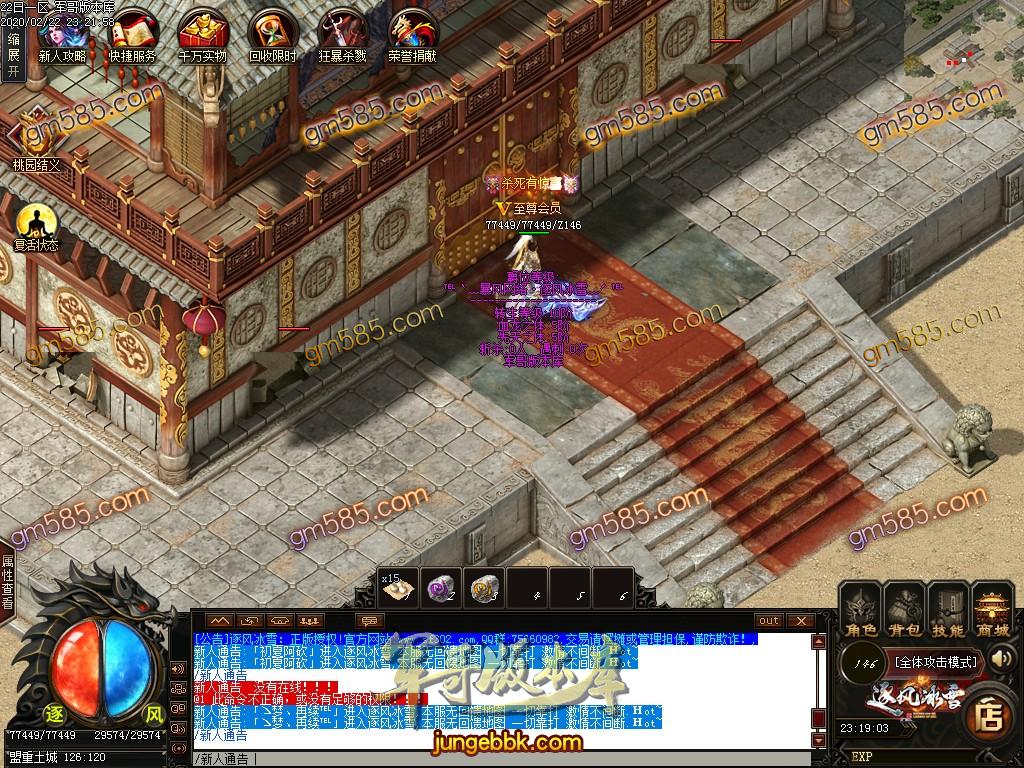Click the 复活状态 meditation icon
Viewport: 1024px width, 768px height.
click(36, 222)
